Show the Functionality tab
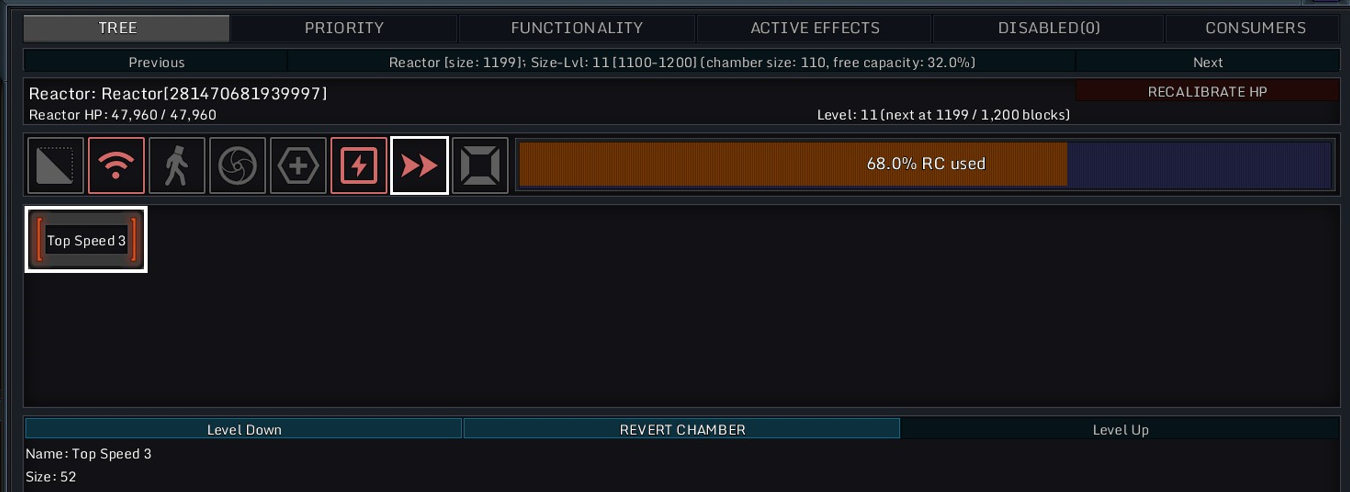Viewport: 1350px width, 492px height. [x=576, y=28]
